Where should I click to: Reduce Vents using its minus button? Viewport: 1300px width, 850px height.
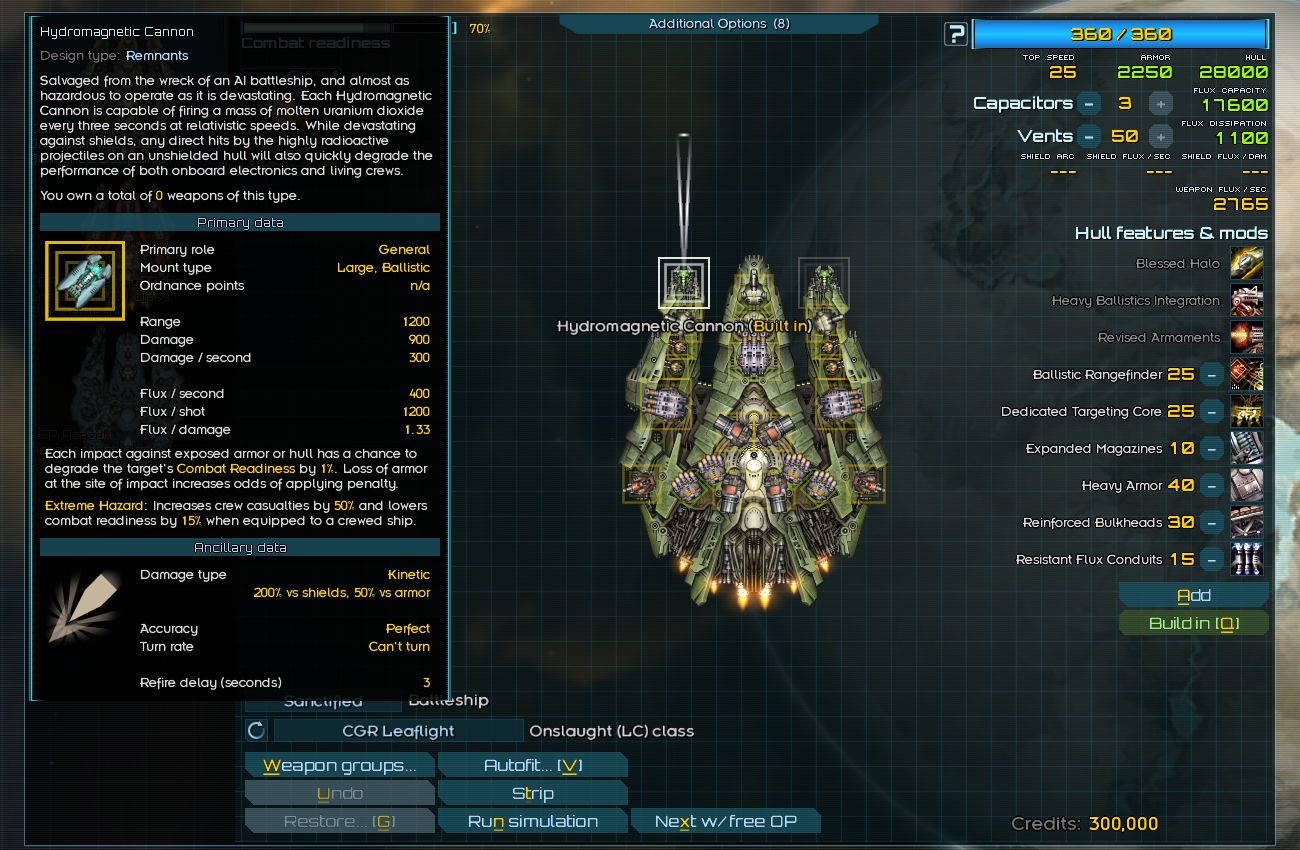click(1089, 136)
